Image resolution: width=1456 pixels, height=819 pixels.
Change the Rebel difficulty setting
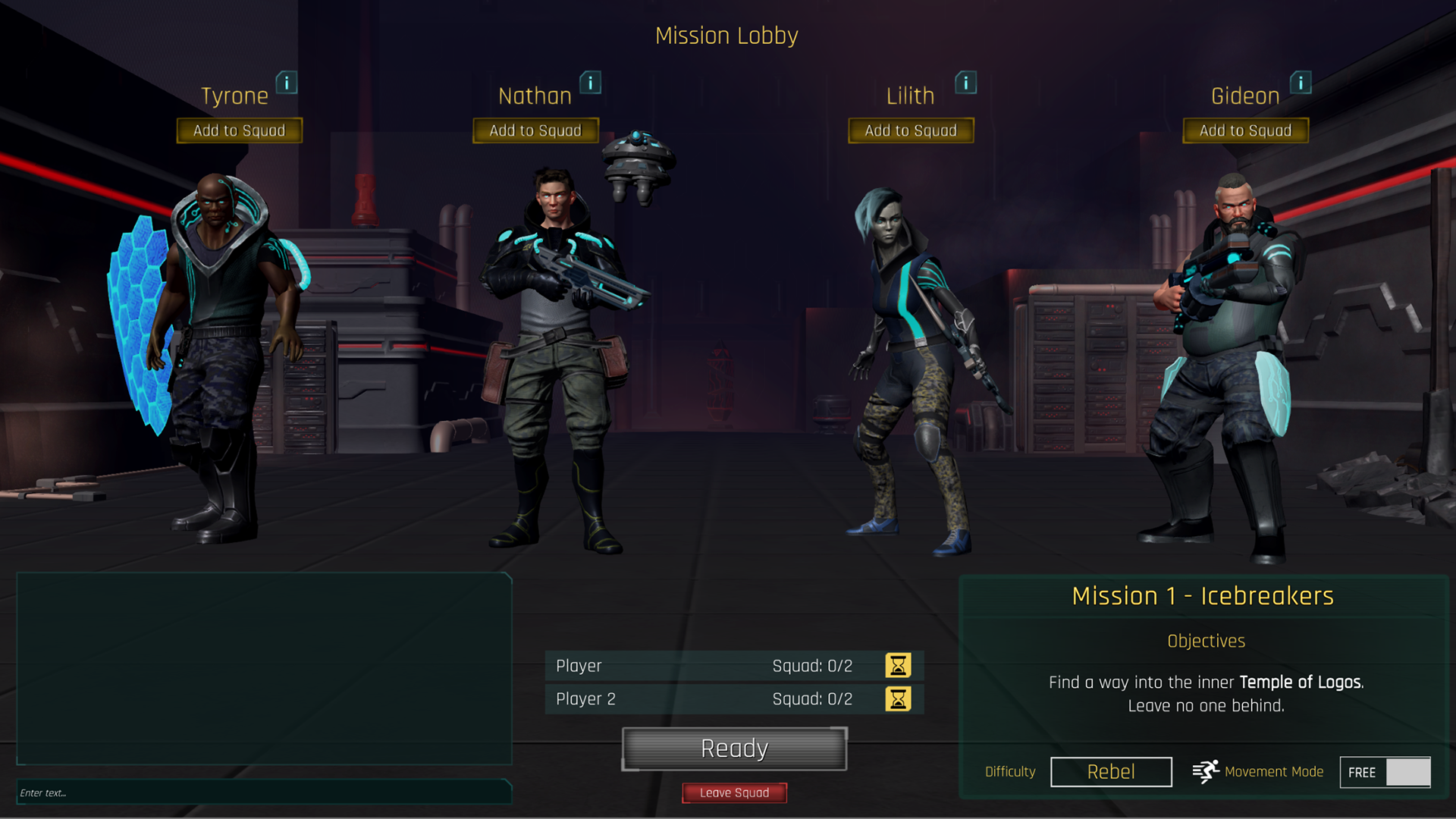pyautogui.click(x=1111, y=772)
